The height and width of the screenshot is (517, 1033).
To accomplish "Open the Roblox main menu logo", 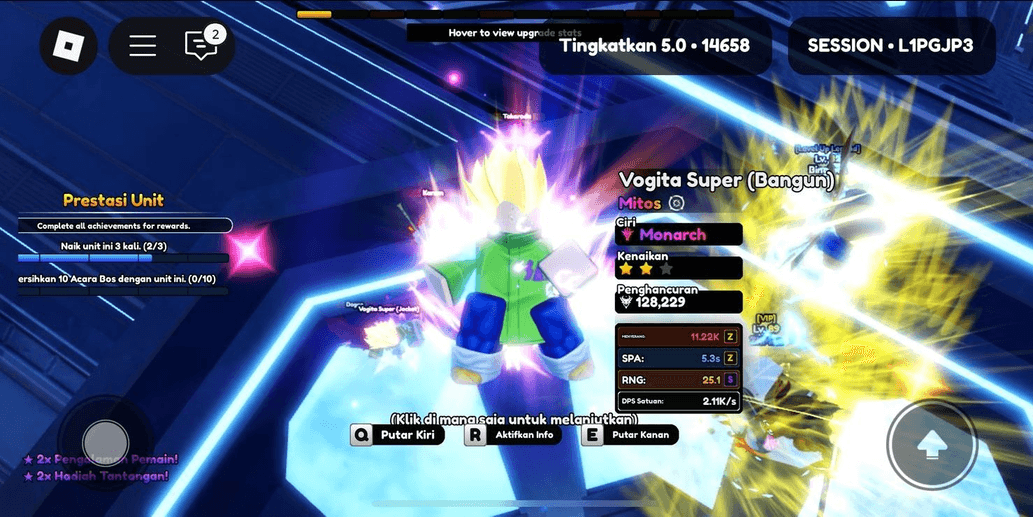I will [x=68, y=46].
